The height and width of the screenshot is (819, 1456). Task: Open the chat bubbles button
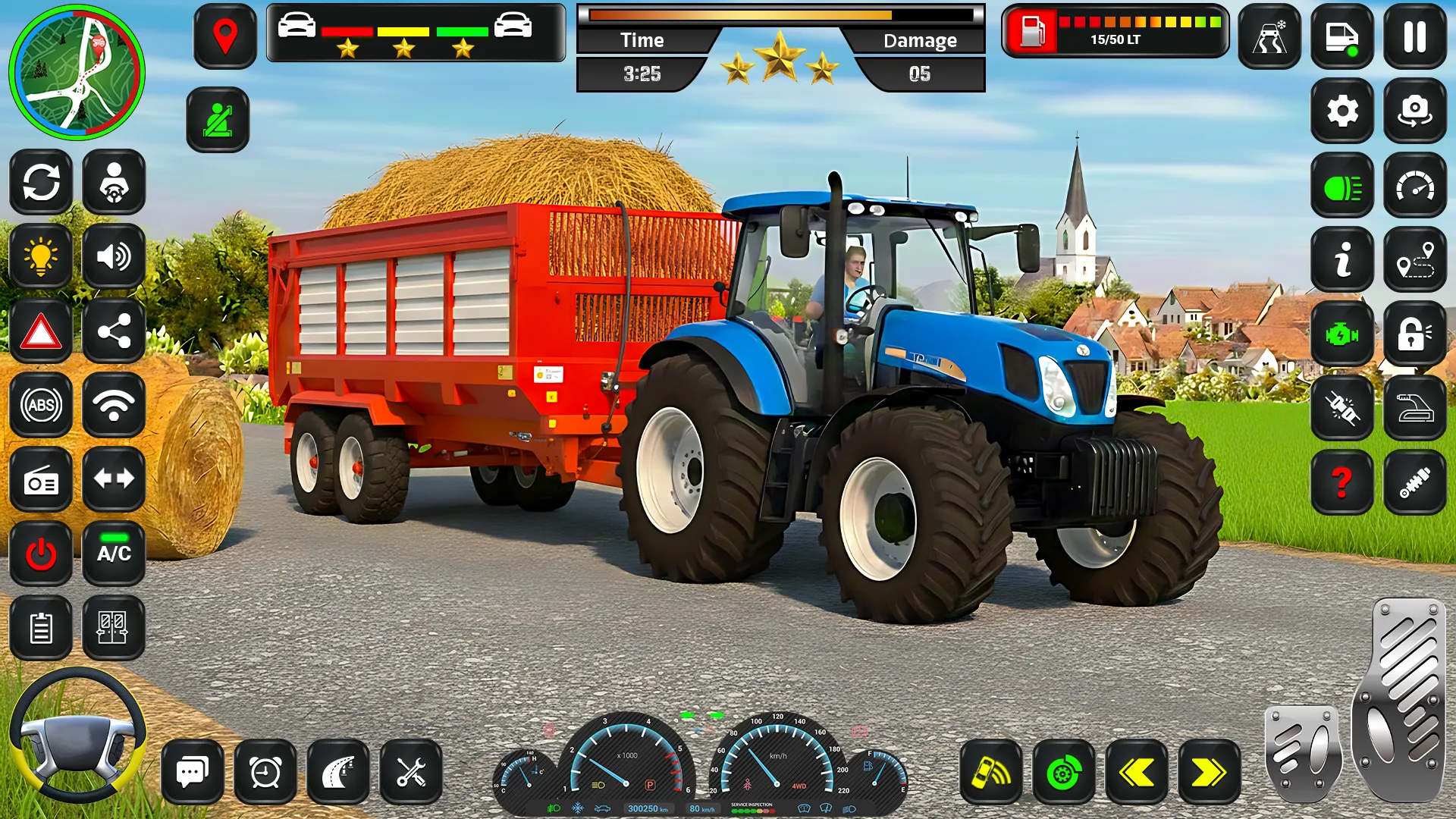click(193, 773)
